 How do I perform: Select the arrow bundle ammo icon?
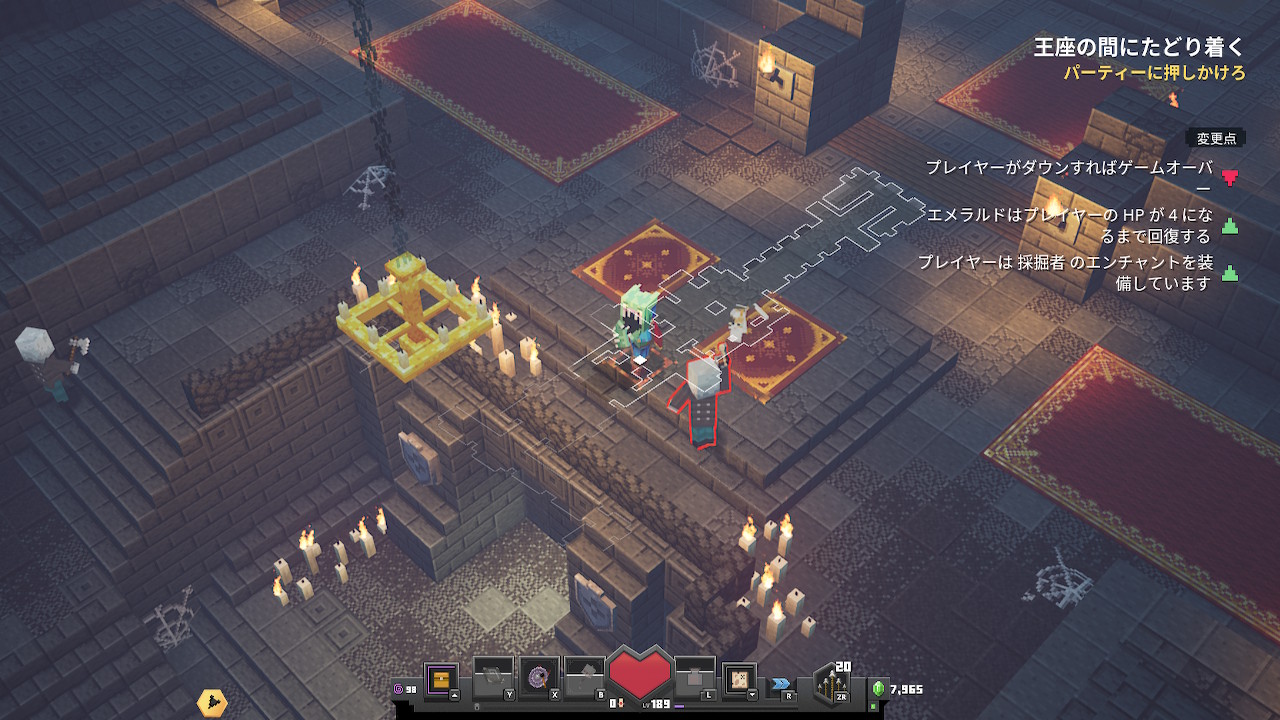coord(832,683)
